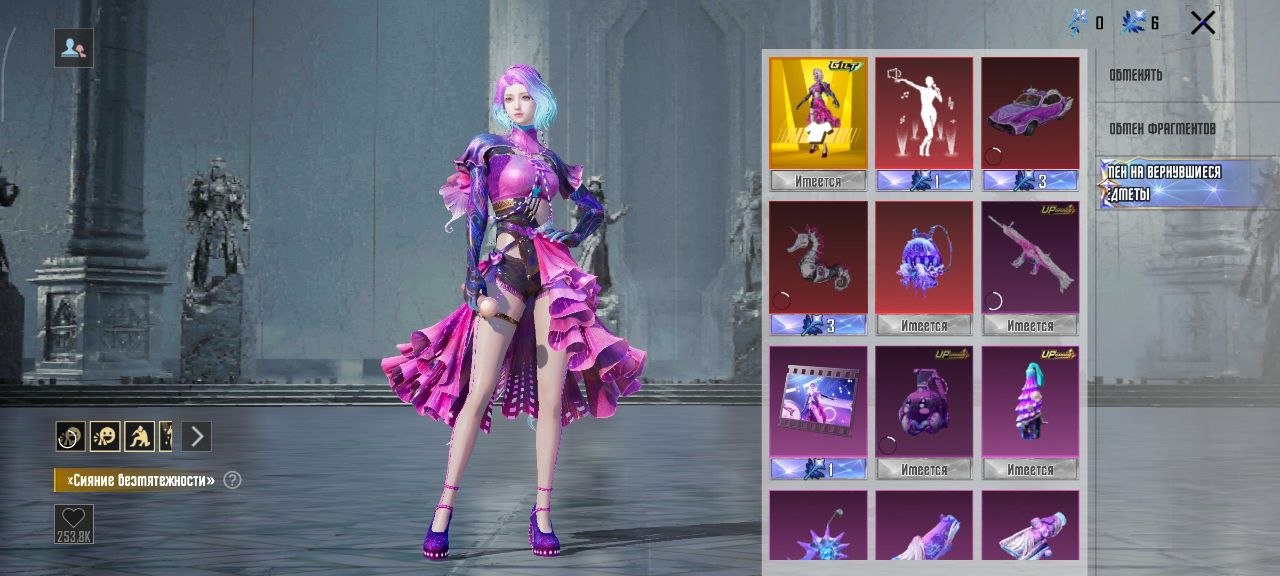This screenshot has height=576, width=1280.
Task: Open the character switch icon
Action: pyautogui.click(x=74, y=47)
